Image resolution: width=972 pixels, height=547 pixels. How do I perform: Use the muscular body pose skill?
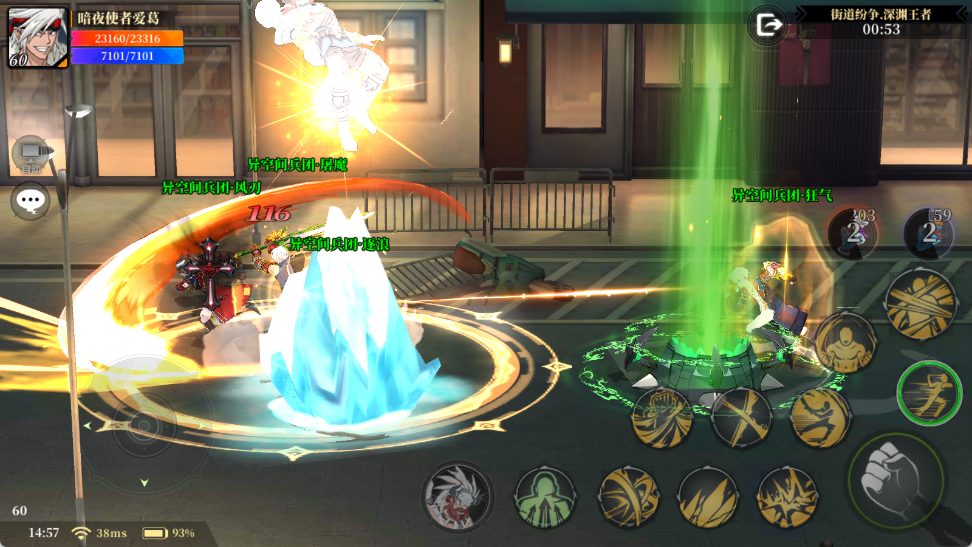click(845, 342)
